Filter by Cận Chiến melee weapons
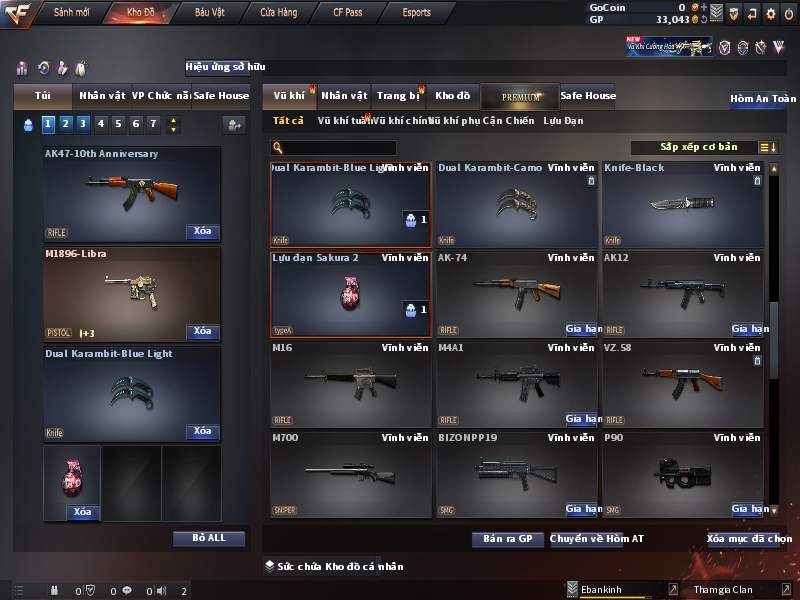 coord(507,121)
